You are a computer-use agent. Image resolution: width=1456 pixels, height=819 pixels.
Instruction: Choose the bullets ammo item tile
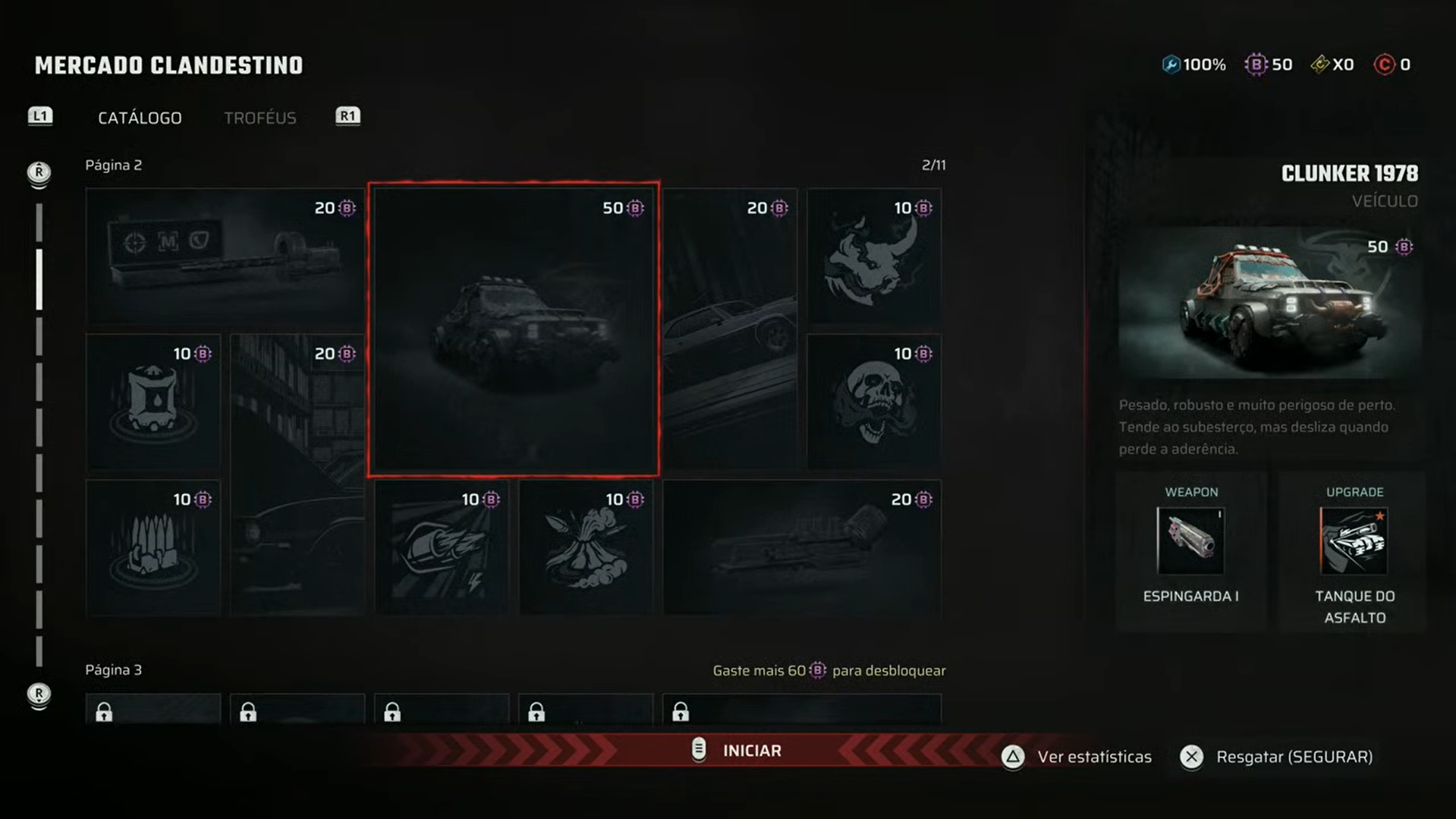[153, 547]
